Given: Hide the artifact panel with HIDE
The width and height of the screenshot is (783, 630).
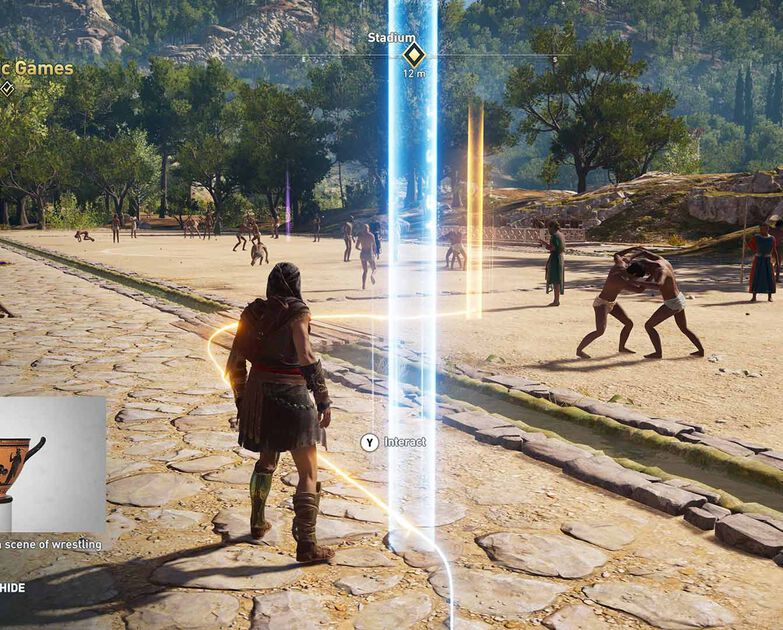Looking at the screenshot, I should click(x=12, y=587).
